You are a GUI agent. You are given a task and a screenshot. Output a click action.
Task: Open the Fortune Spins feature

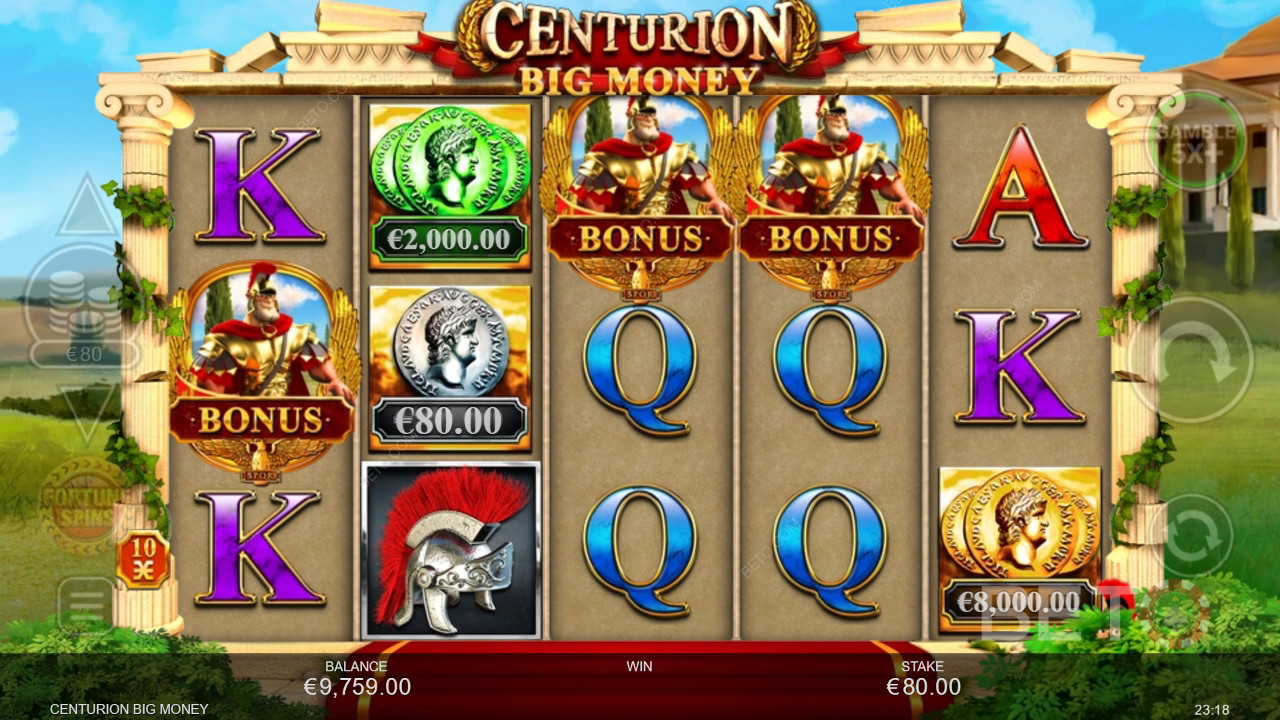82,503
